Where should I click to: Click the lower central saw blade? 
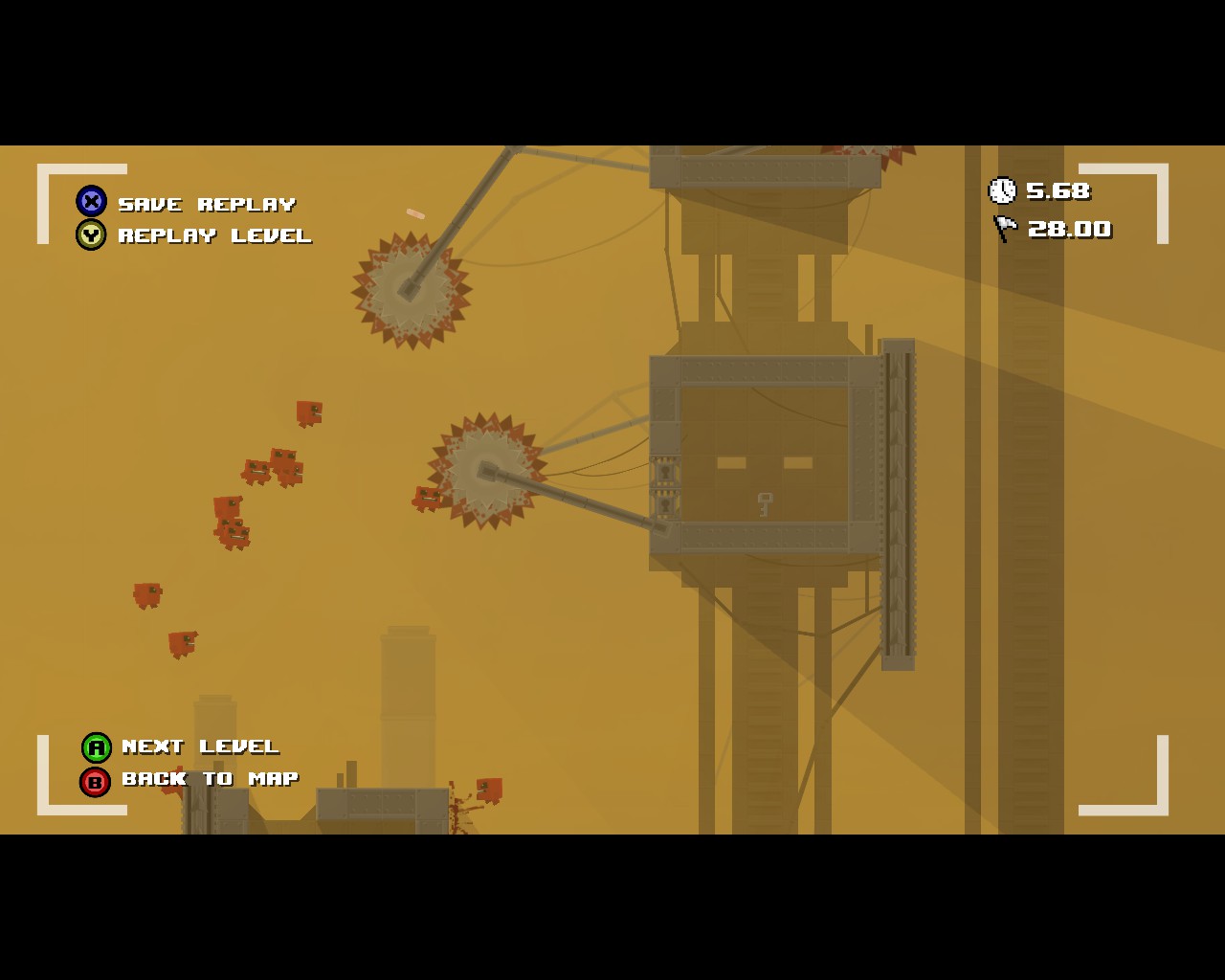coord(486,469)
